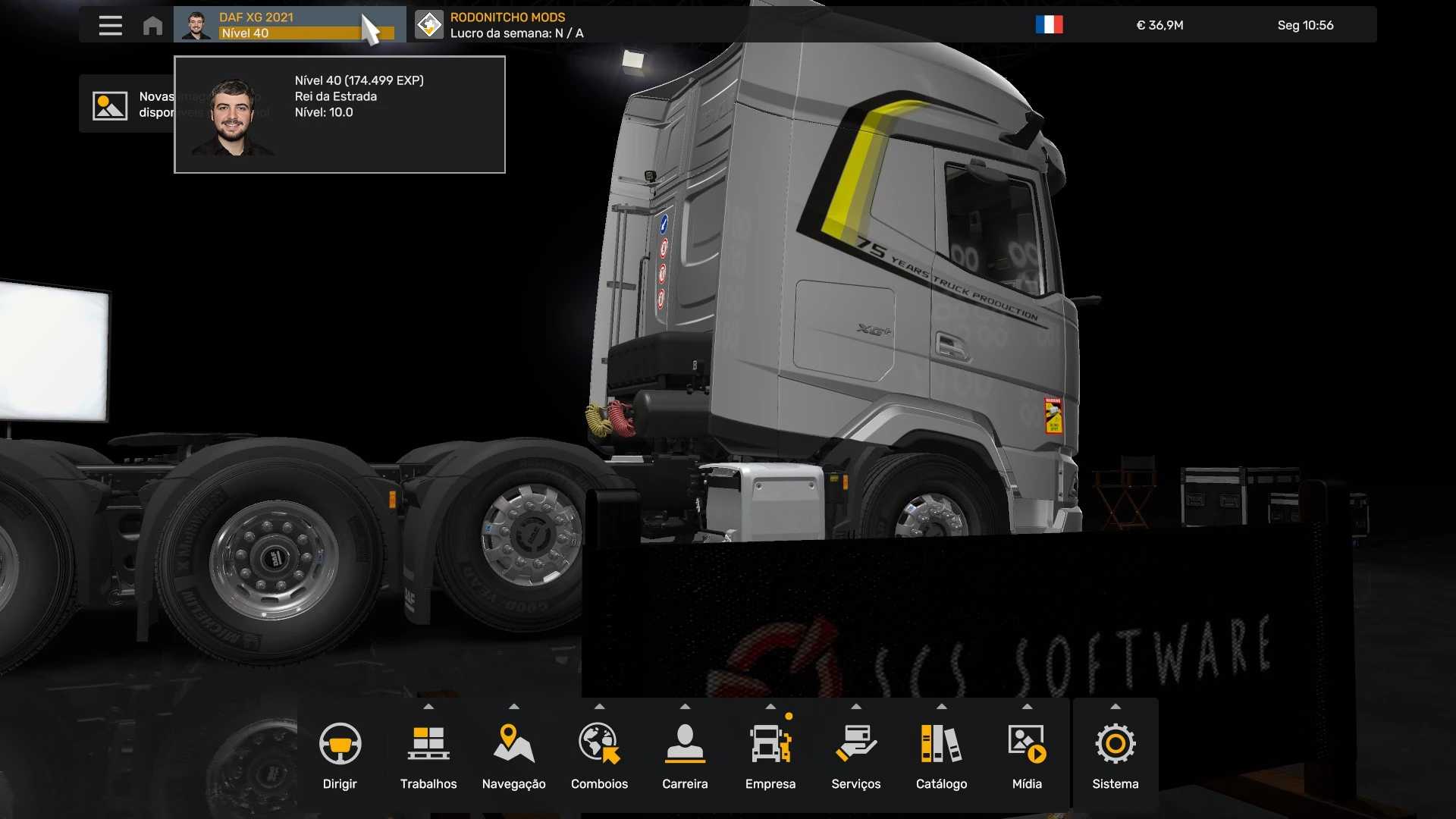Go to the home screen icon
The image size is (1456, 819).
pyautogui.click(x=152, y=25)
